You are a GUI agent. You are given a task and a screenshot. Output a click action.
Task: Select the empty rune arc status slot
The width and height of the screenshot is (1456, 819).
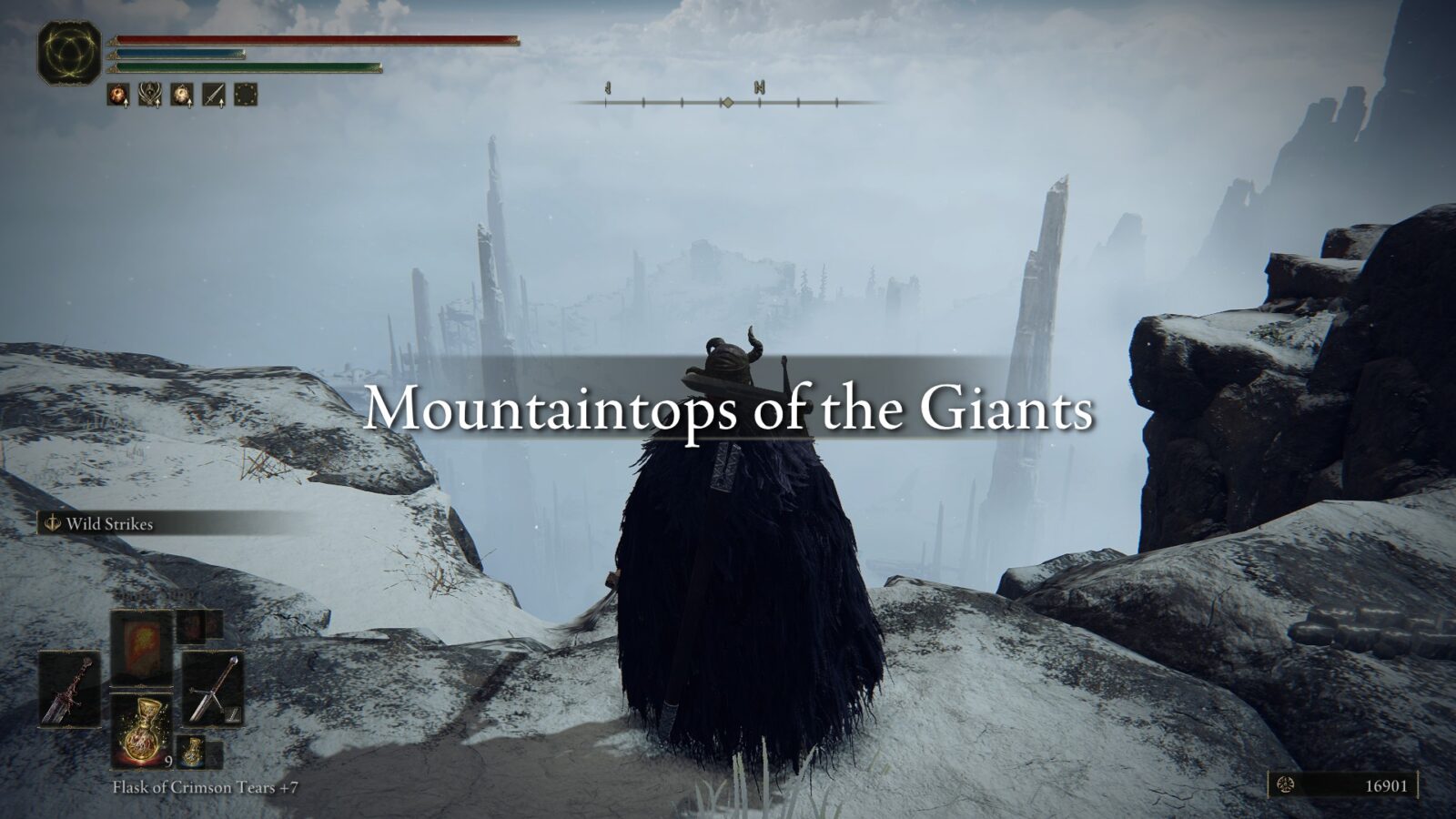pyautogui.click(x=246, y=93)
